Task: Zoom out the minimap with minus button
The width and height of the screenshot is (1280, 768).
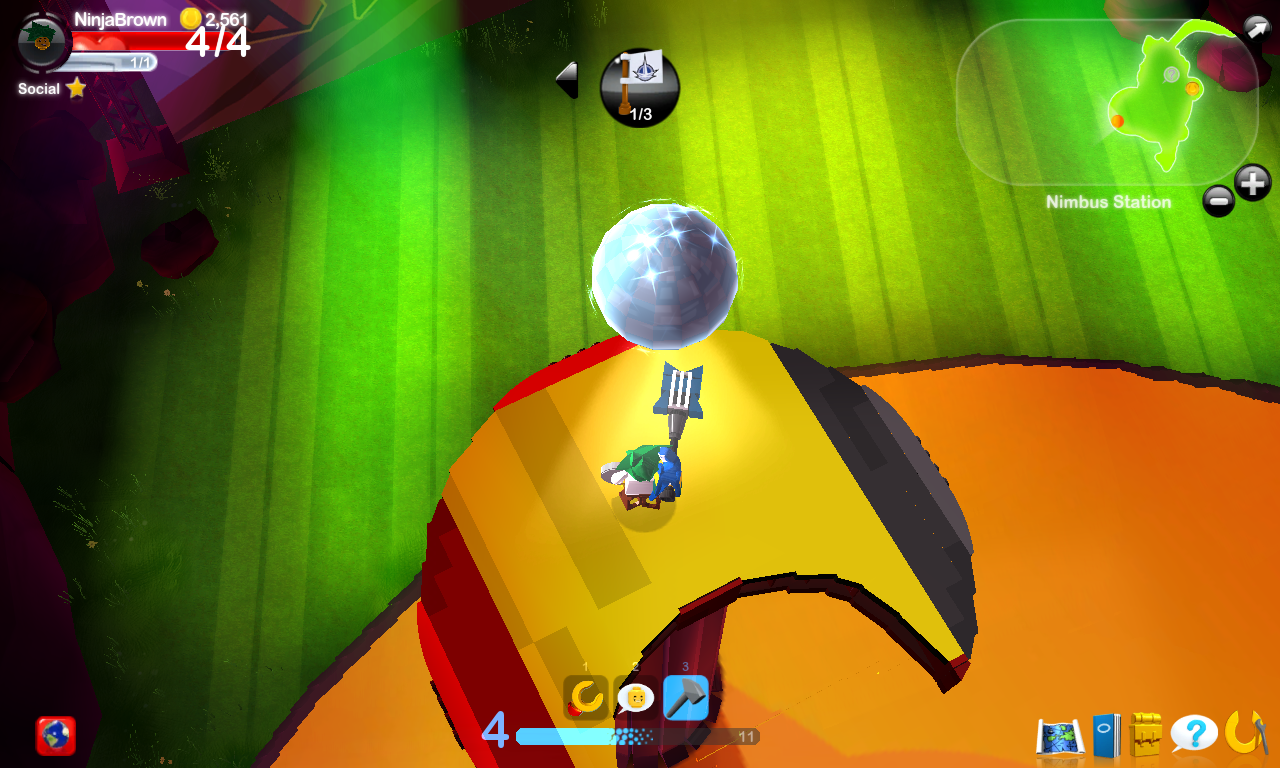Action: [1217, 200]
